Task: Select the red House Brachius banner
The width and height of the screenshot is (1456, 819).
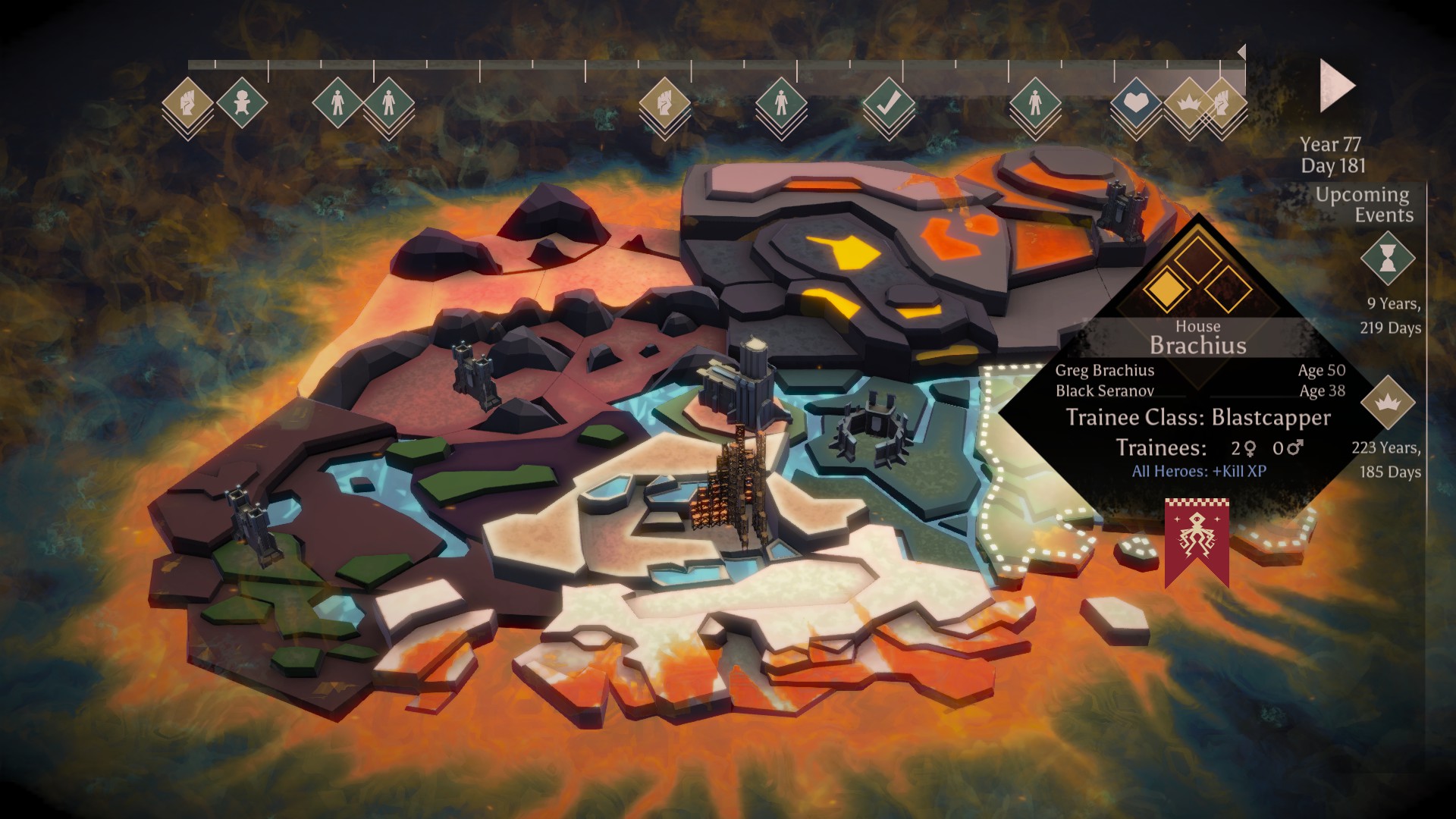Action: click(x=1197, y=540)
